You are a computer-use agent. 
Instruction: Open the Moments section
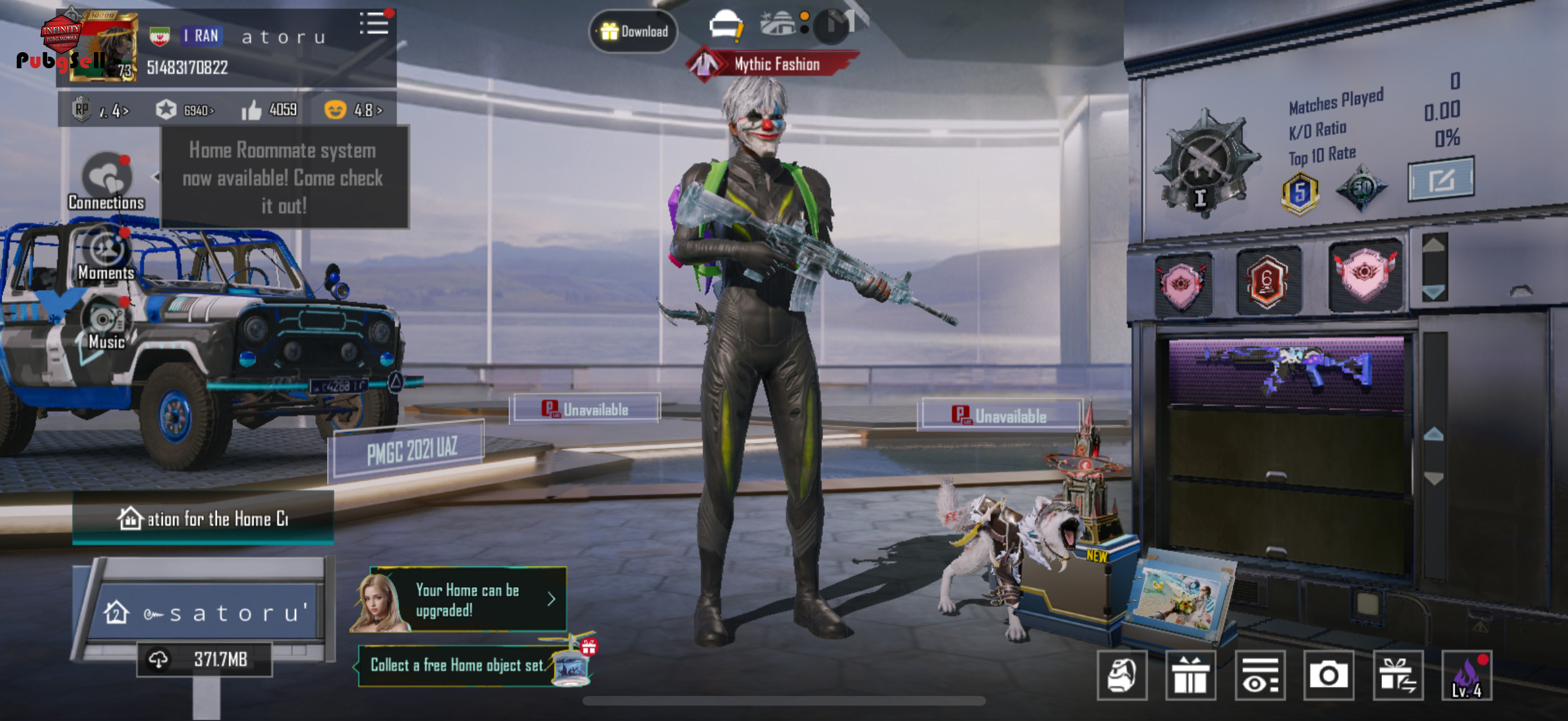pyautogui.click(x=106, y=255)
